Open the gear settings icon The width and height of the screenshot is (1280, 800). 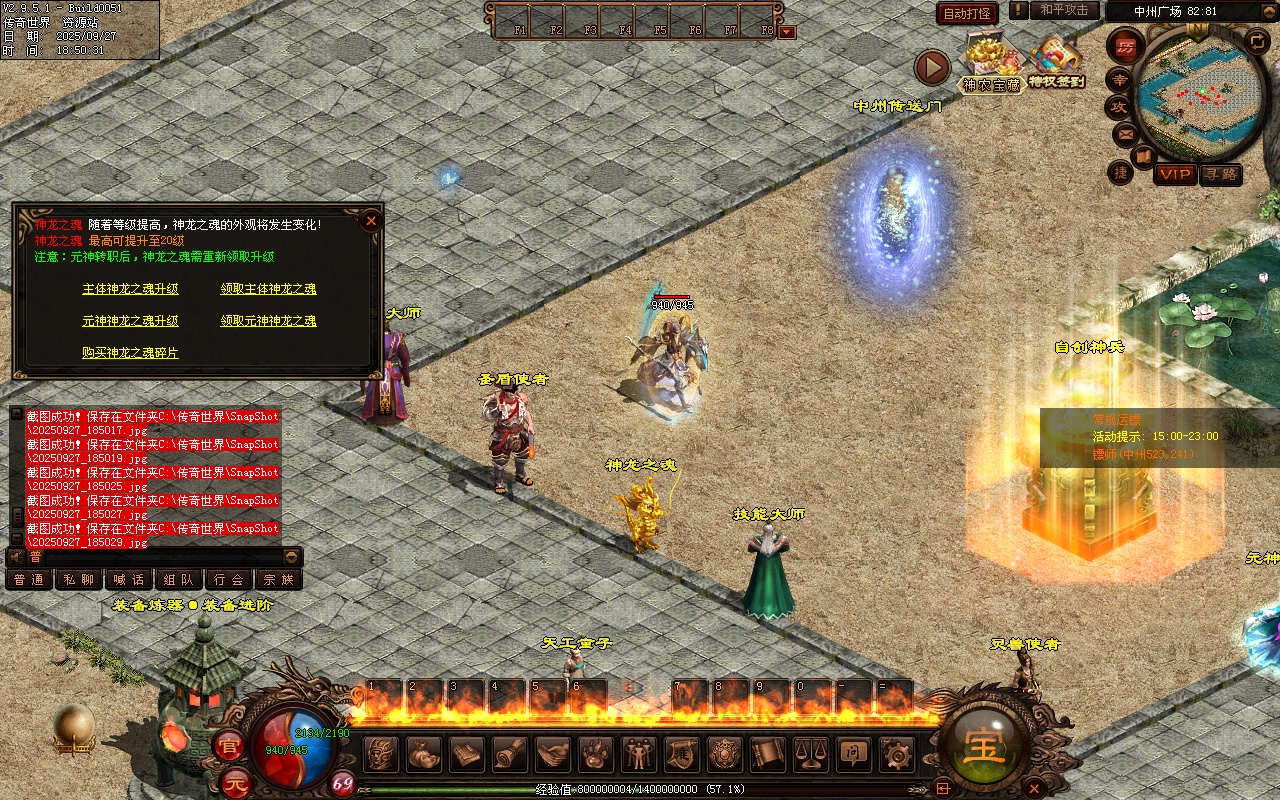pyautogui.click(x=898, y=753)
